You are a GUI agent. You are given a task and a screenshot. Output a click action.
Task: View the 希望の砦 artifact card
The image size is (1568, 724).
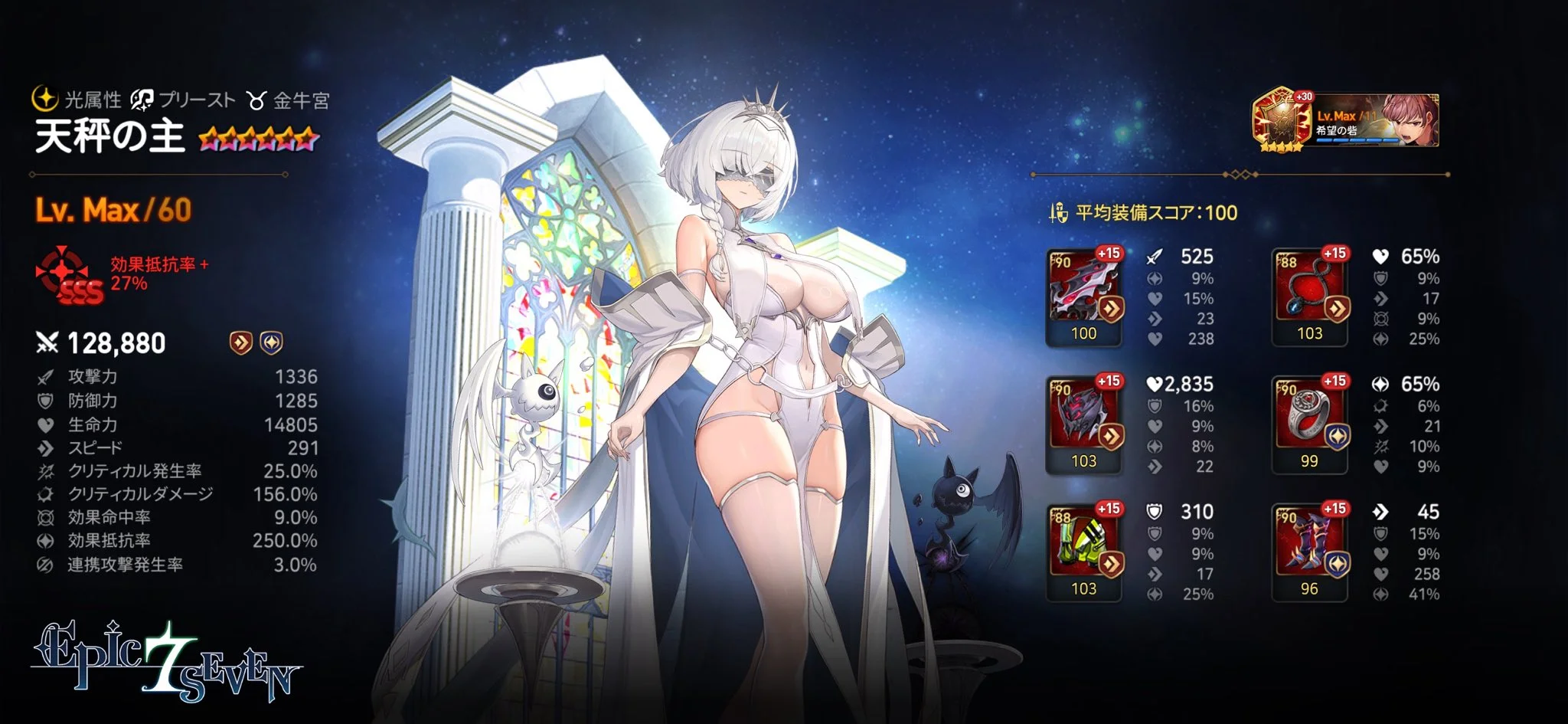1346,120
